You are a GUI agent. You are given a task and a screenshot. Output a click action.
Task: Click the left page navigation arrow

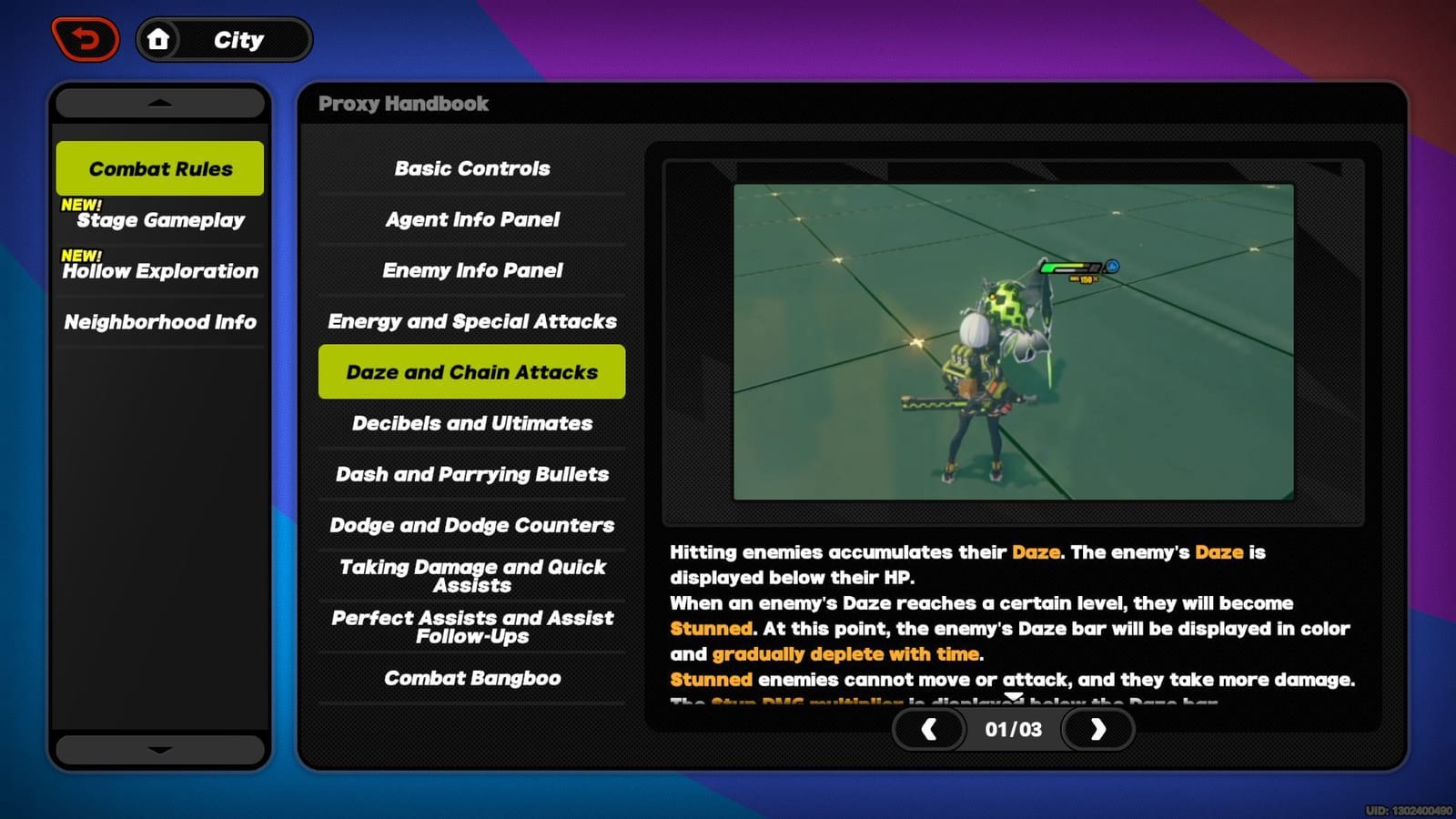click(x=929, y=729)
